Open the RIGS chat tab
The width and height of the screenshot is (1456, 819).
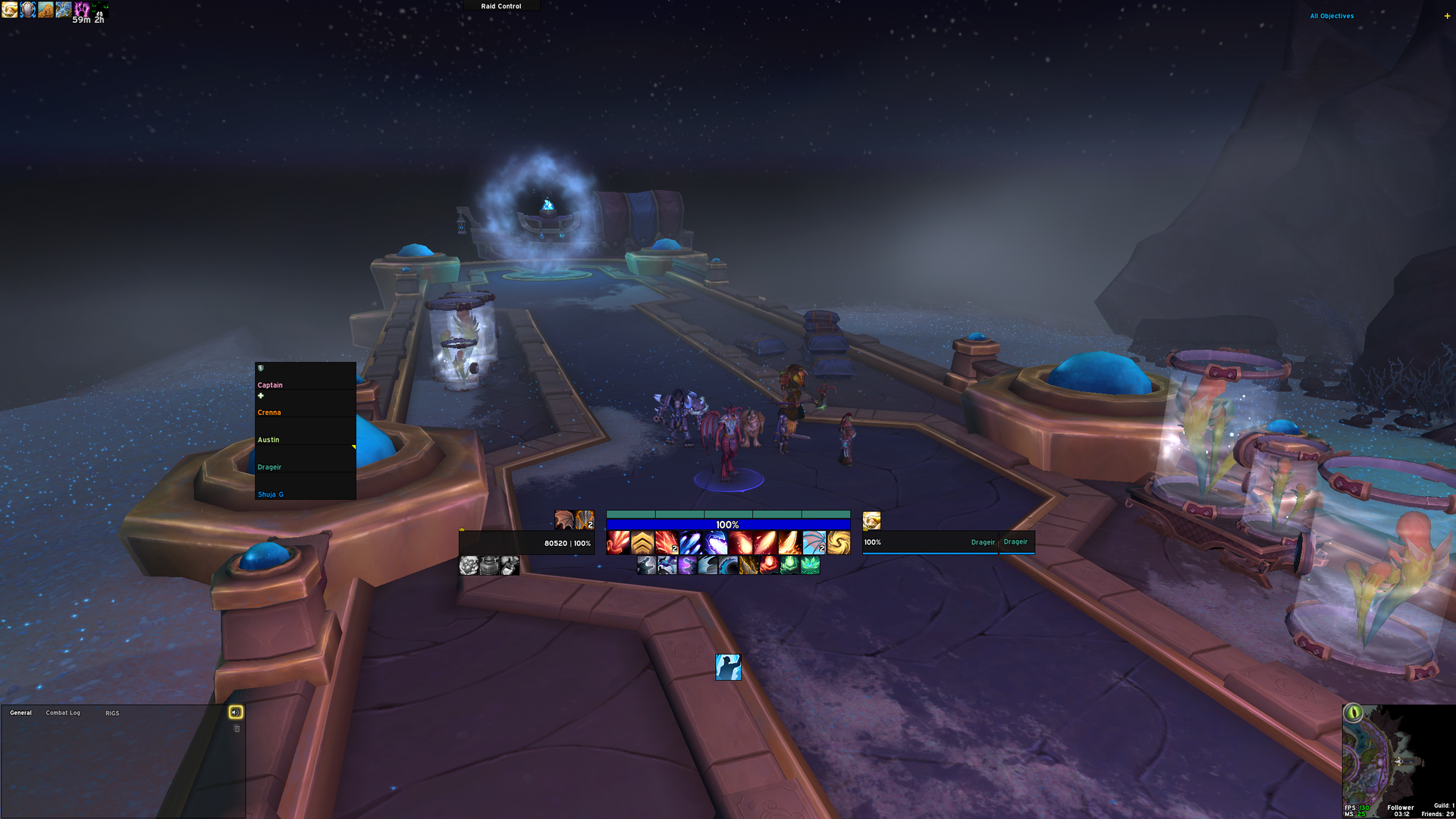[x=112, y=714]
